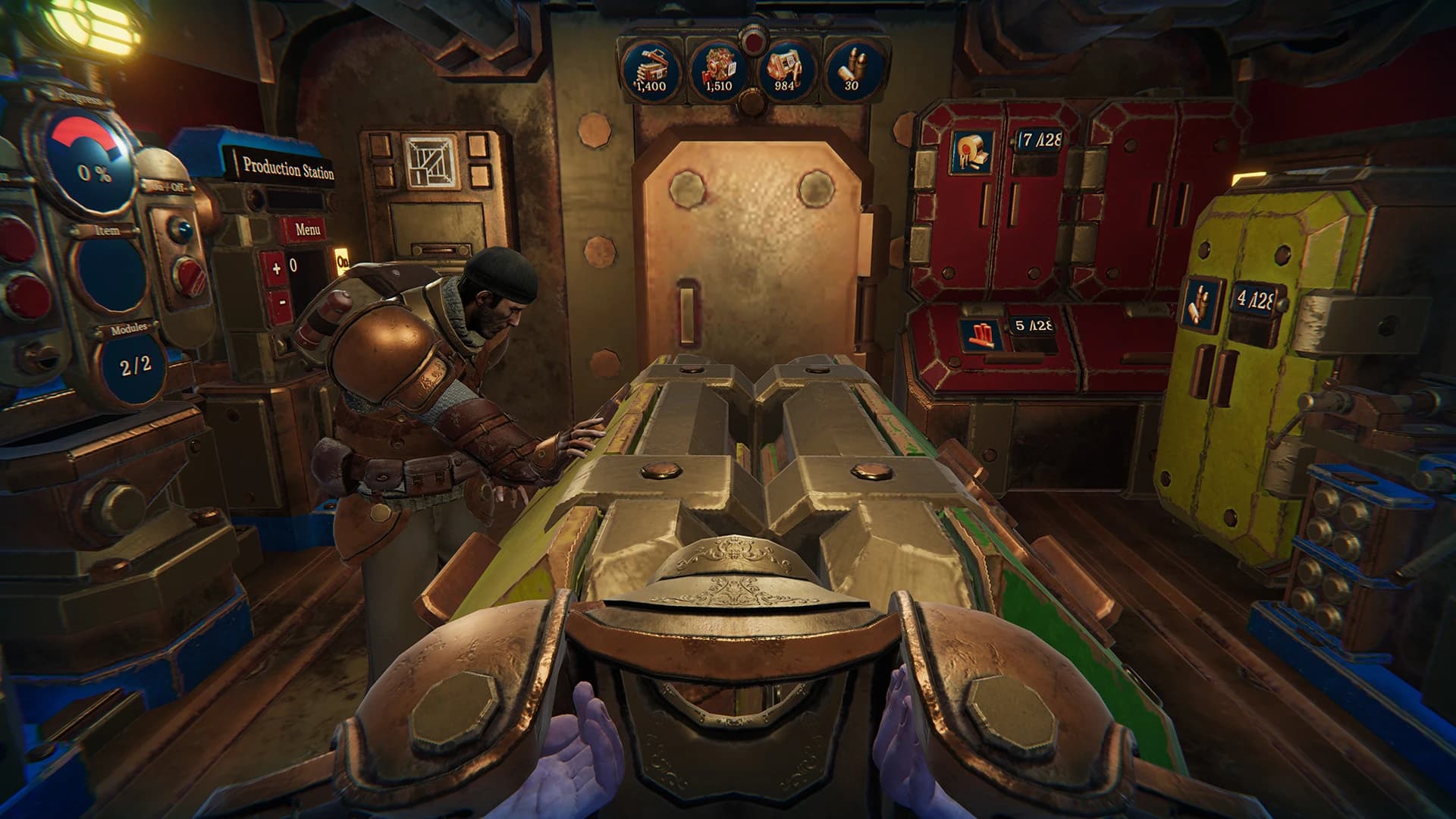Select the red shotgun shells storage icon
The width and height of the screenshot is (1456, 819).
(977, 333)
